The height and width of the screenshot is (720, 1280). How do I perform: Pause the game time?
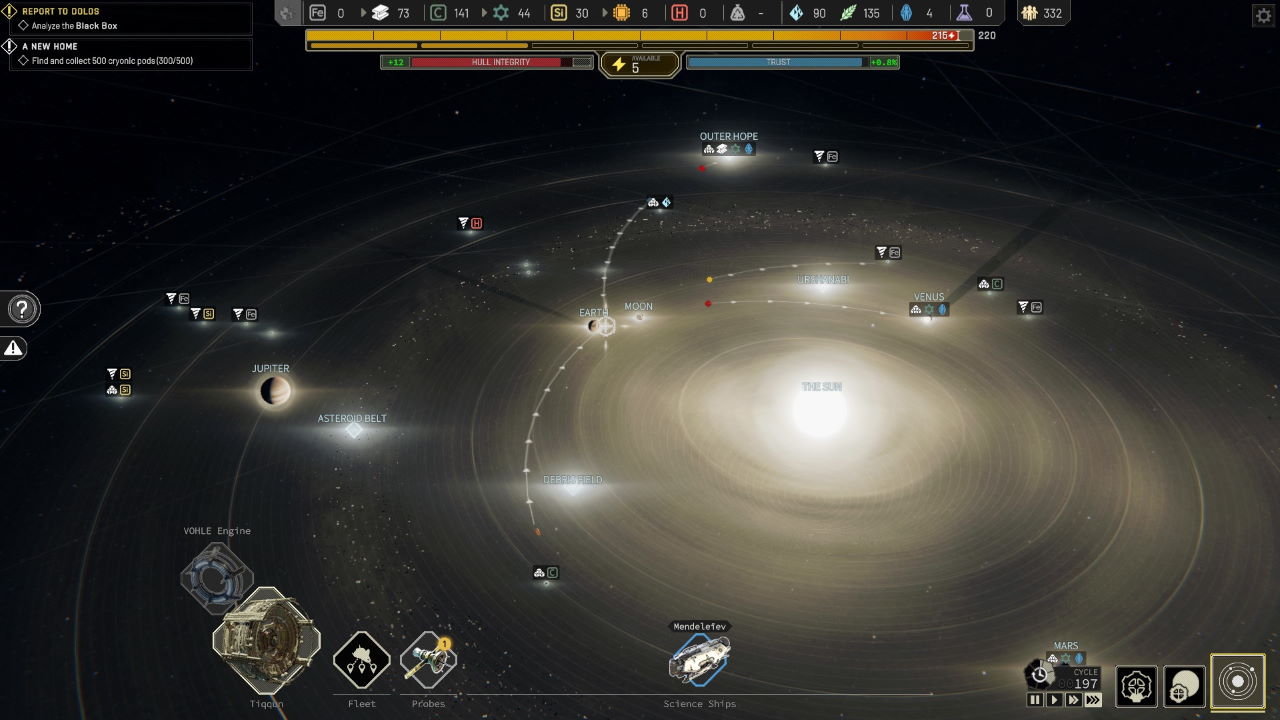click(x=1035, y=700)
